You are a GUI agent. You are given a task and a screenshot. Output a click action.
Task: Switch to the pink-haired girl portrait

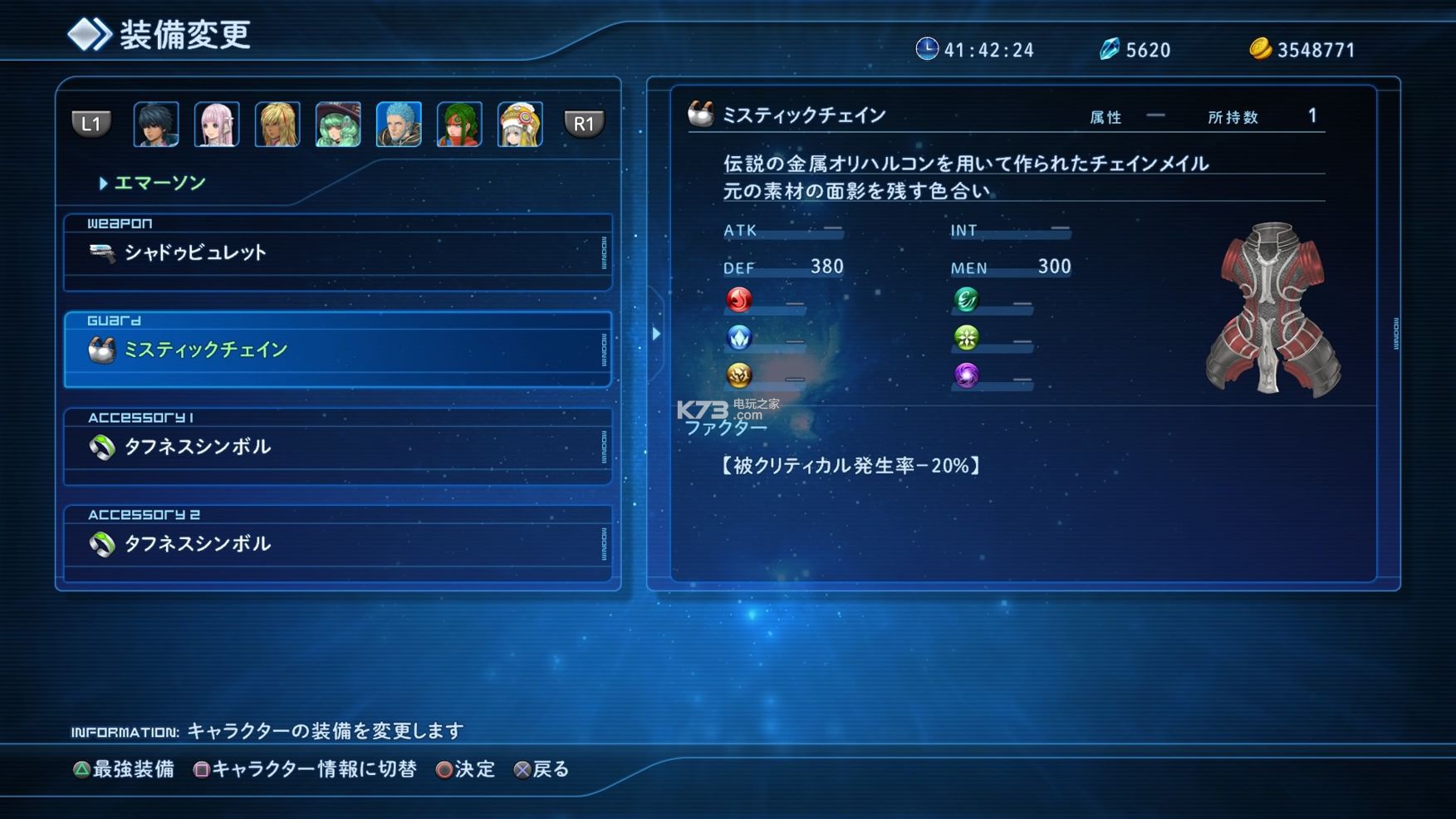pyautogui.click(x=217, y=125)
